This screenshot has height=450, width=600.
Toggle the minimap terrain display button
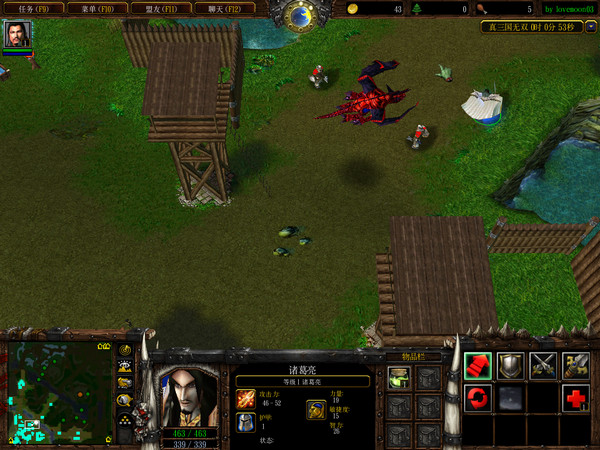tap(125, 366)
